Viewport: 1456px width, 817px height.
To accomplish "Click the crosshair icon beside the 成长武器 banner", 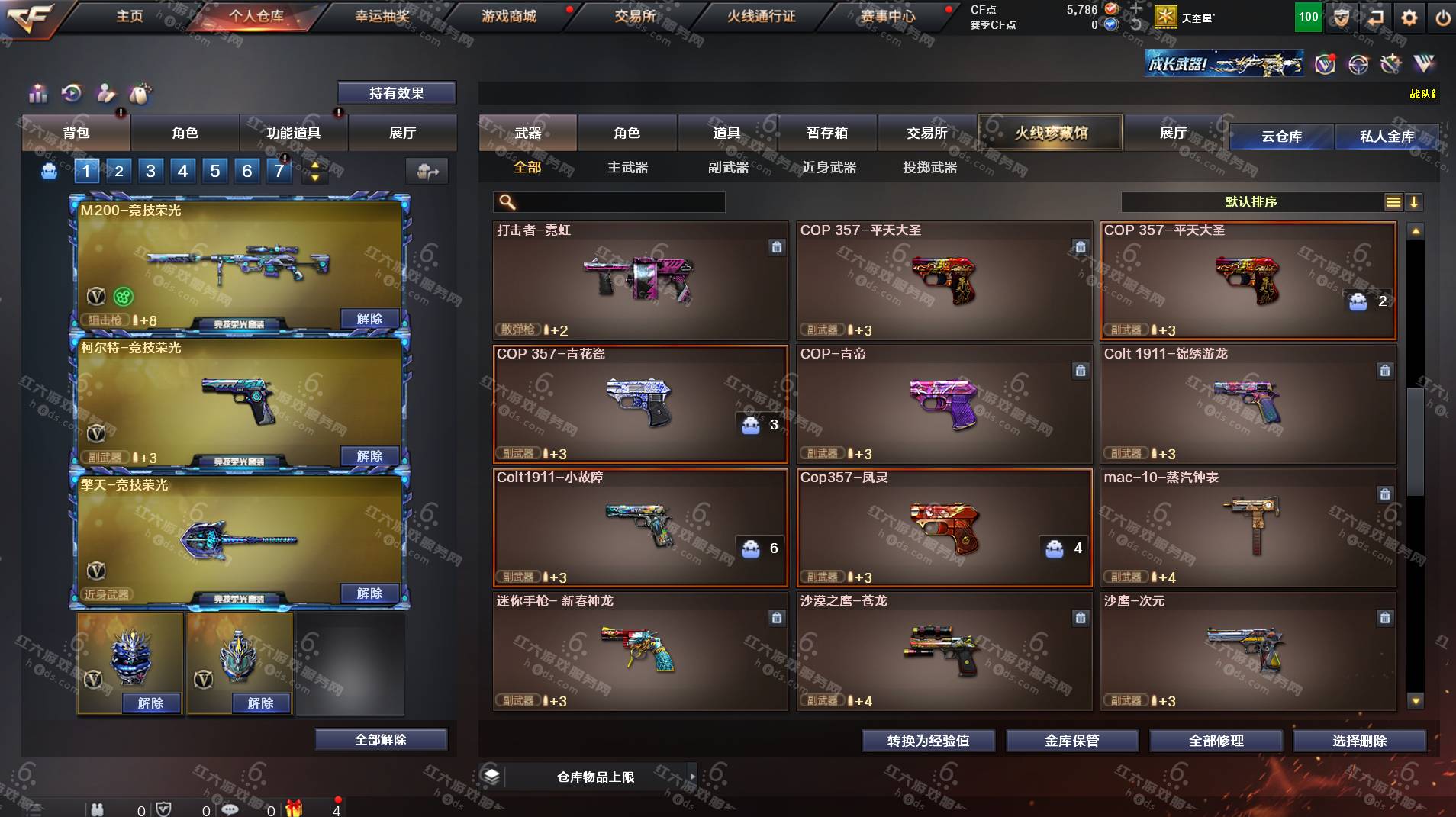I will click(x=1358, y=65).
